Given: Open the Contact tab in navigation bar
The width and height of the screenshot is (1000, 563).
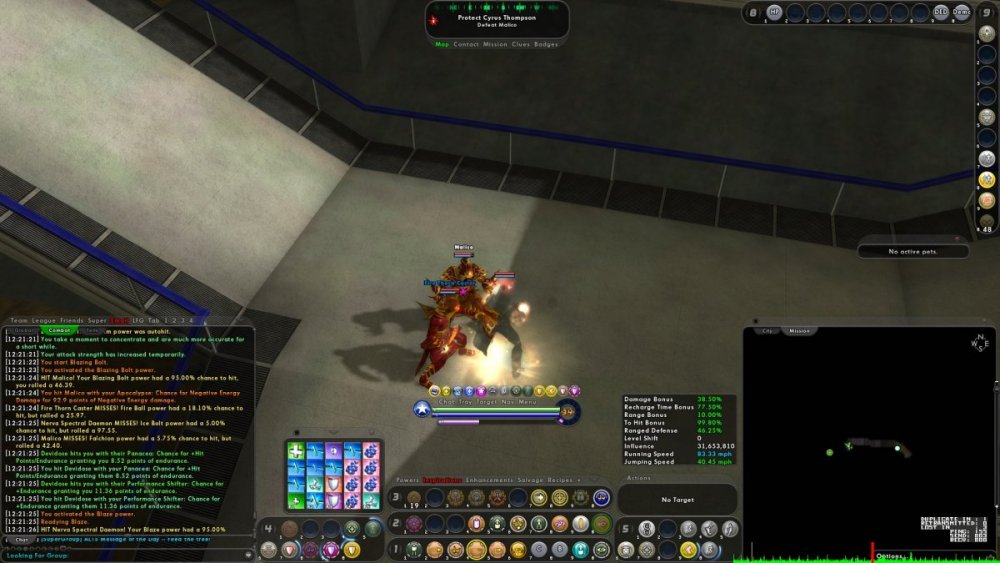Looking at the screenshot, I should click(x=466, y=44).
